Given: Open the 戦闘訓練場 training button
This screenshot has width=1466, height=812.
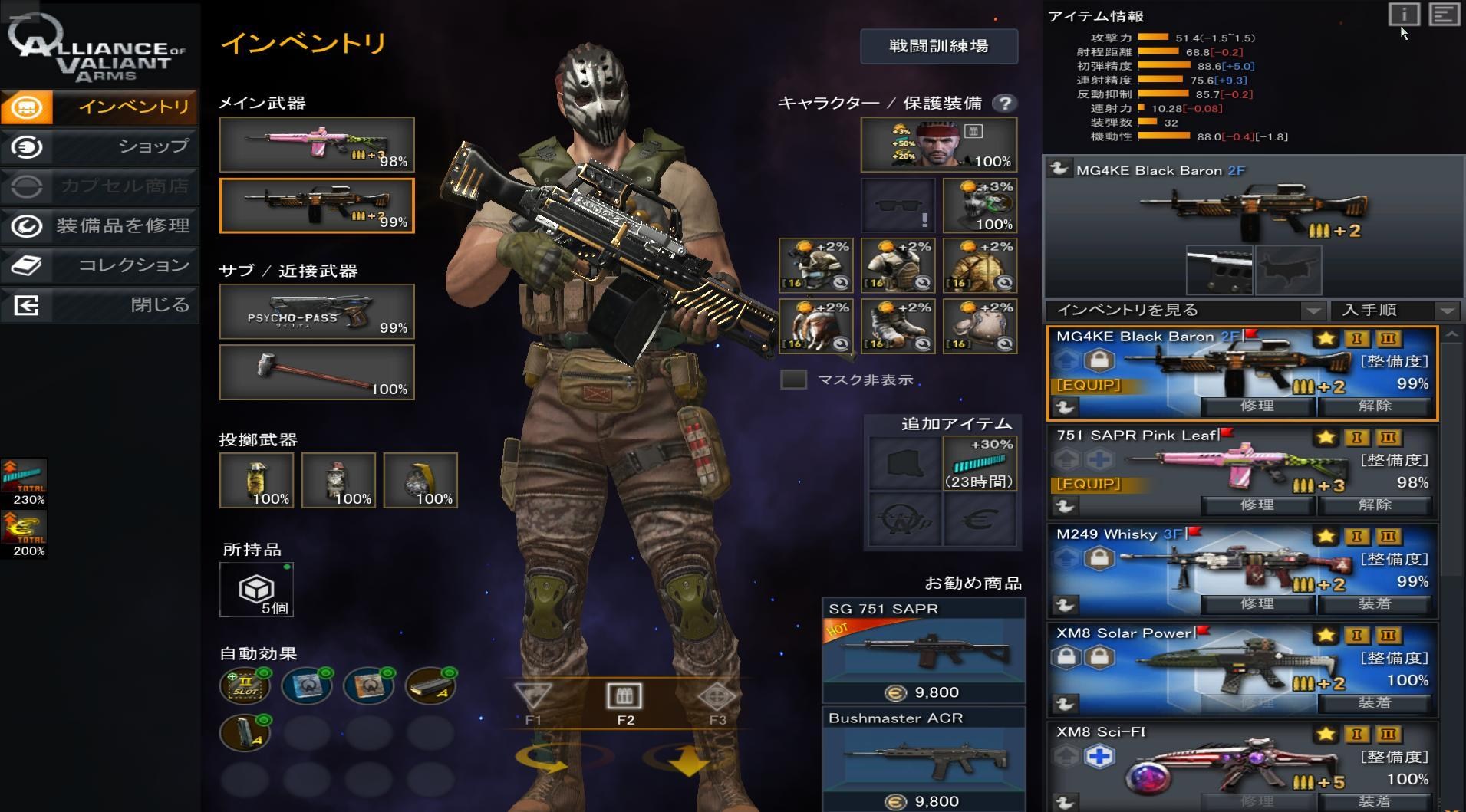Looking at the screenshot, I should coord(939,46).
